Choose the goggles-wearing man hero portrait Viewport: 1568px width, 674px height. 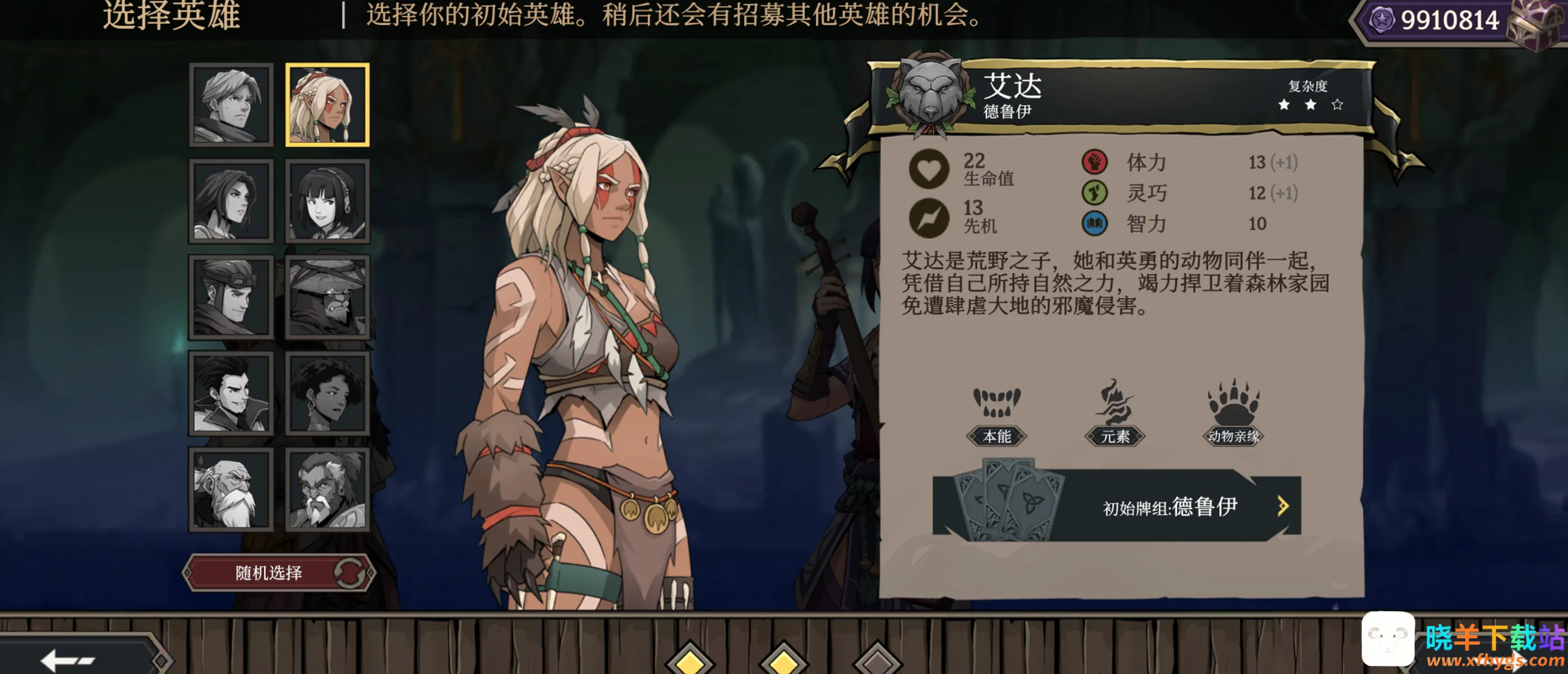point(230,297)
